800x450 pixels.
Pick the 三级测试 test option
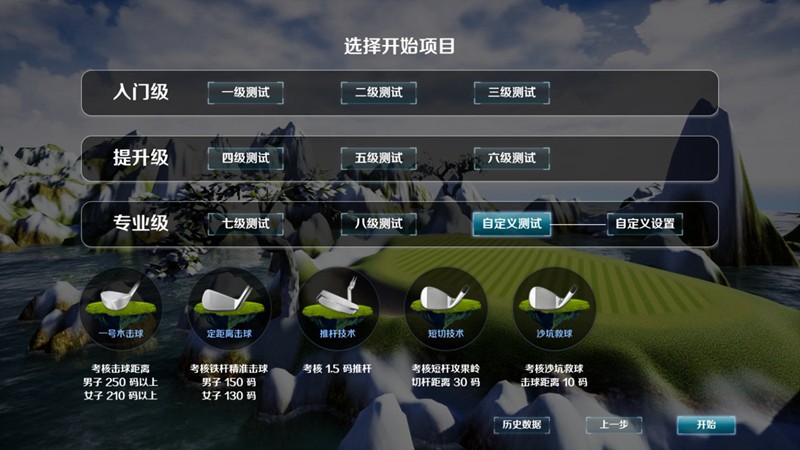click(x=511, y=93)
